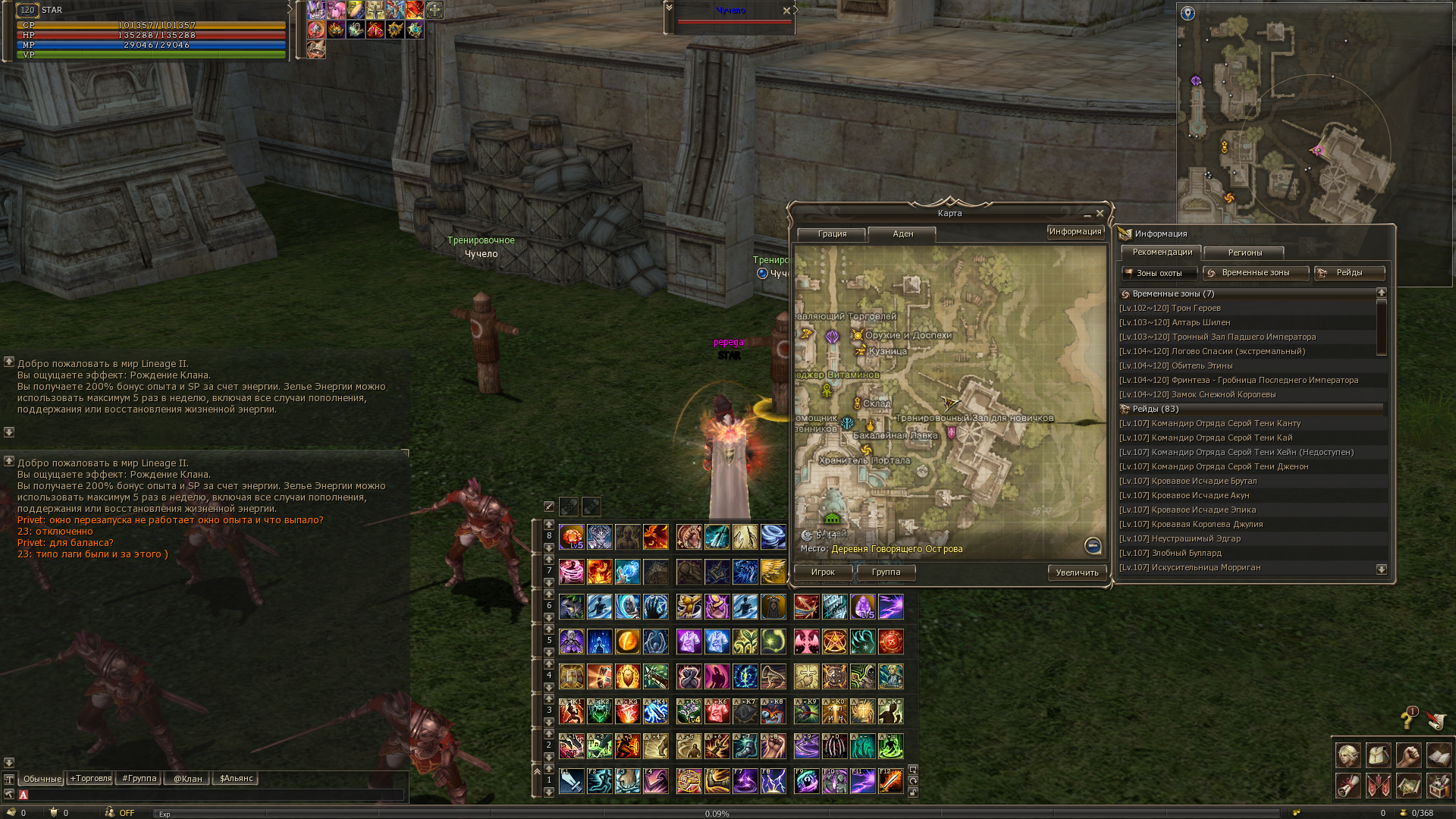Filter by Зоны охоты

(1159, 273)
